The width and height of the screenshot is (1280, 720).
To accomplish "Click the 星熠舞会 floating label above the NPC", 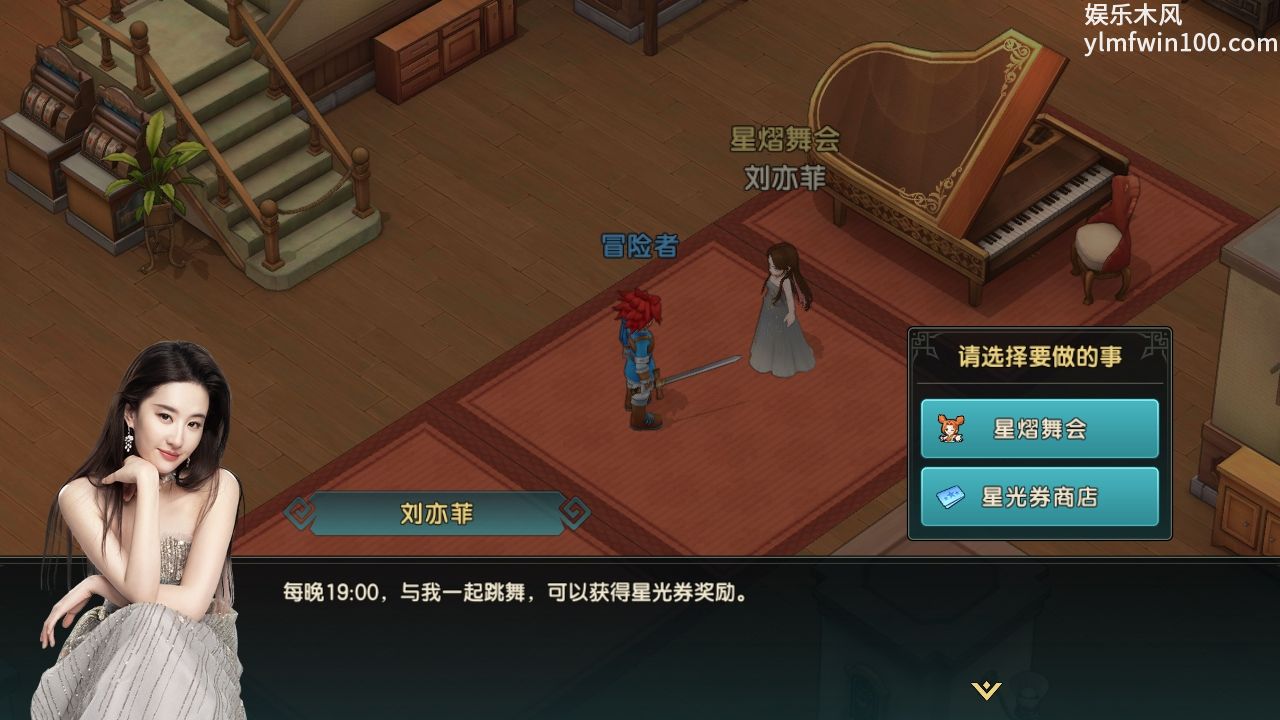I will coord(783,139).
